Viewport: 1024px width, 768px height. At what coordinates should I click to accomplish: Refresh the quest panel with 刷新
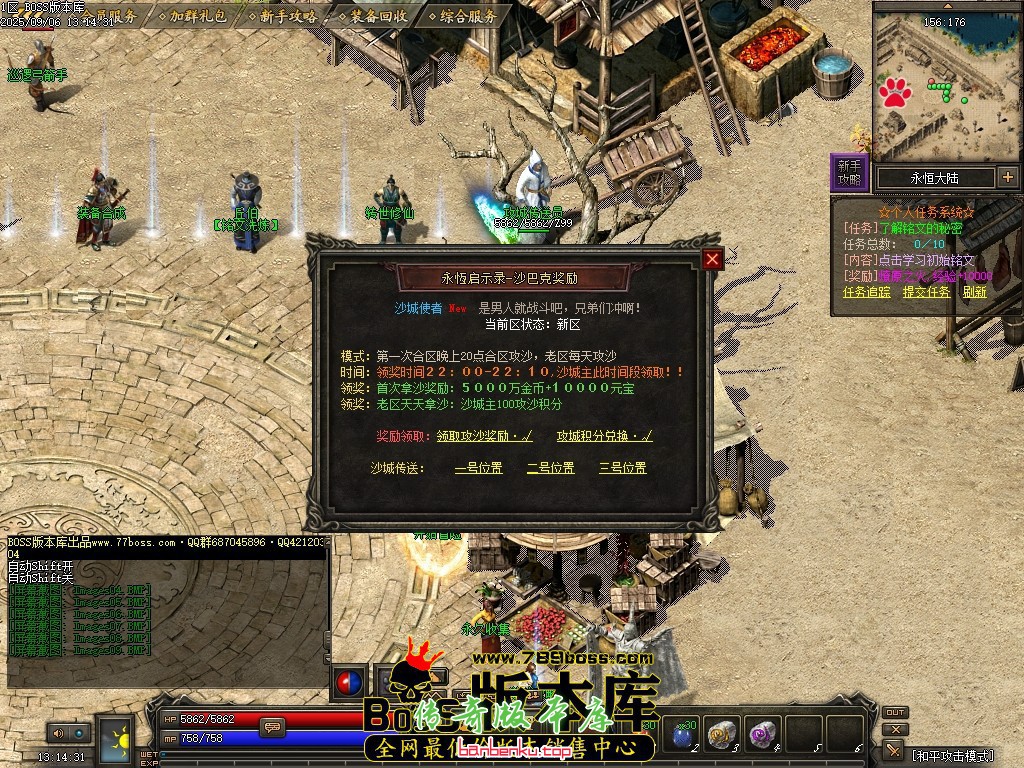(x=975, y=292)
